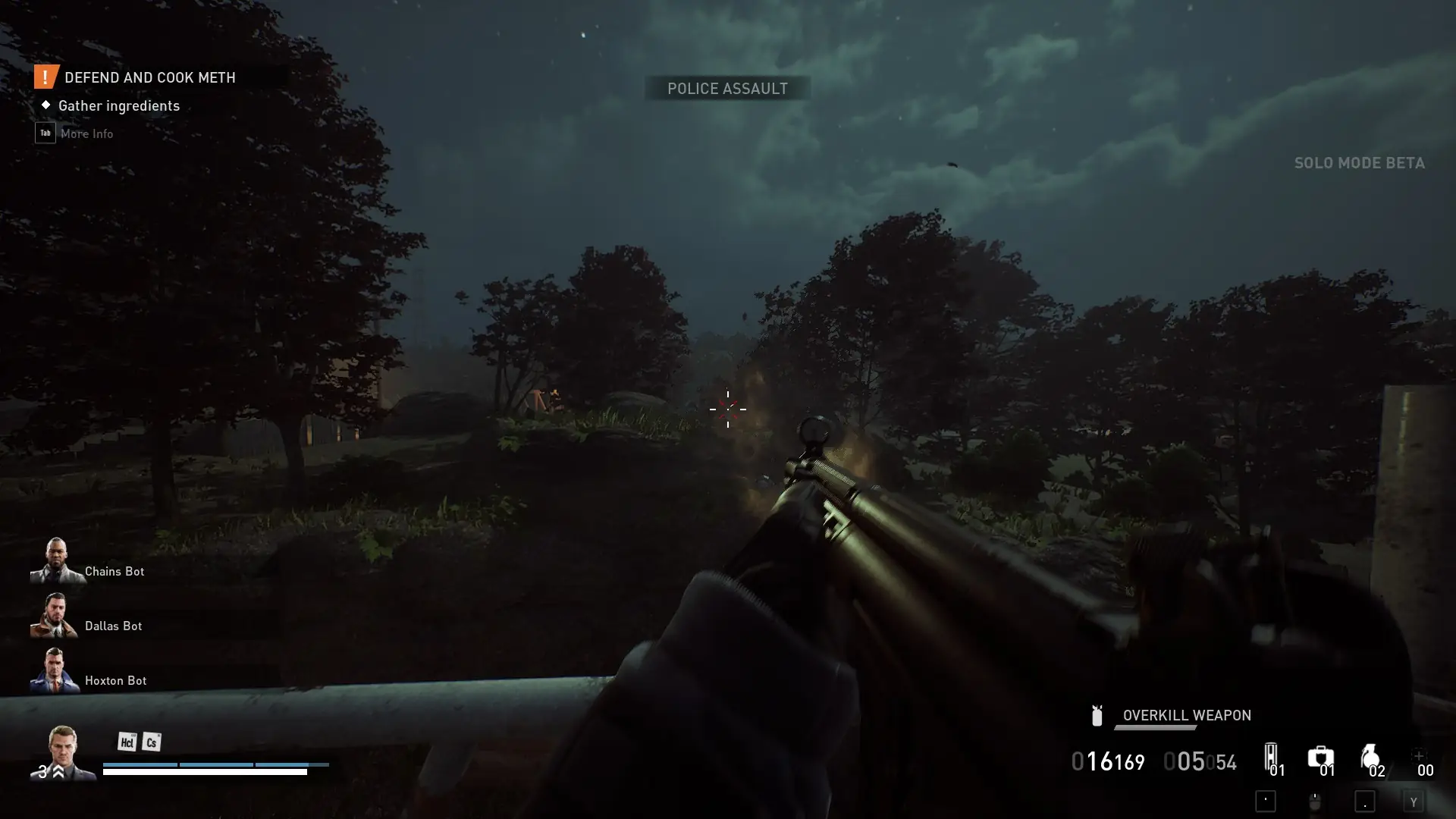Select the Chains Bot teammate portrait

coord(55,561)
